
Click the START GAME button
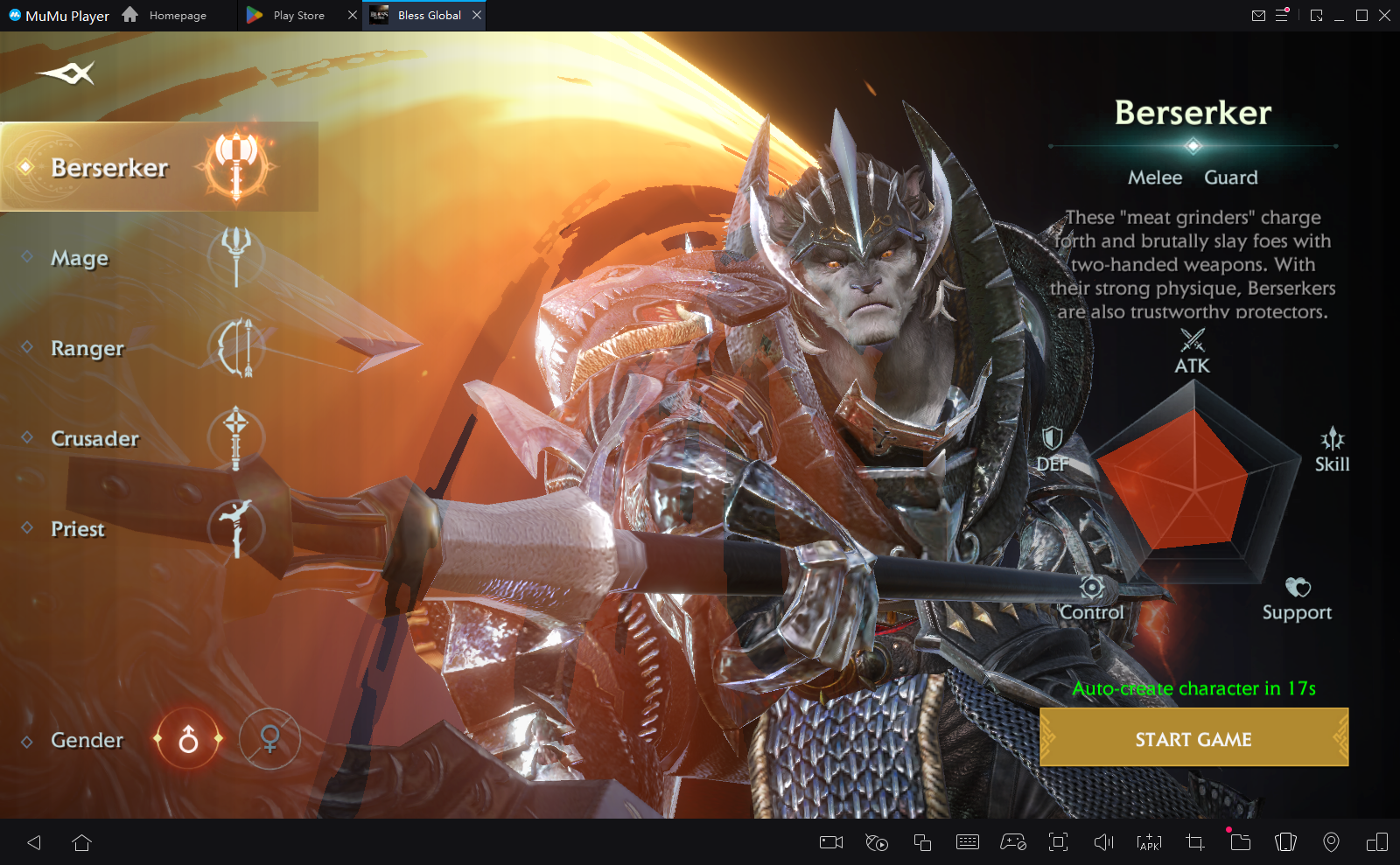[1193, 739]
